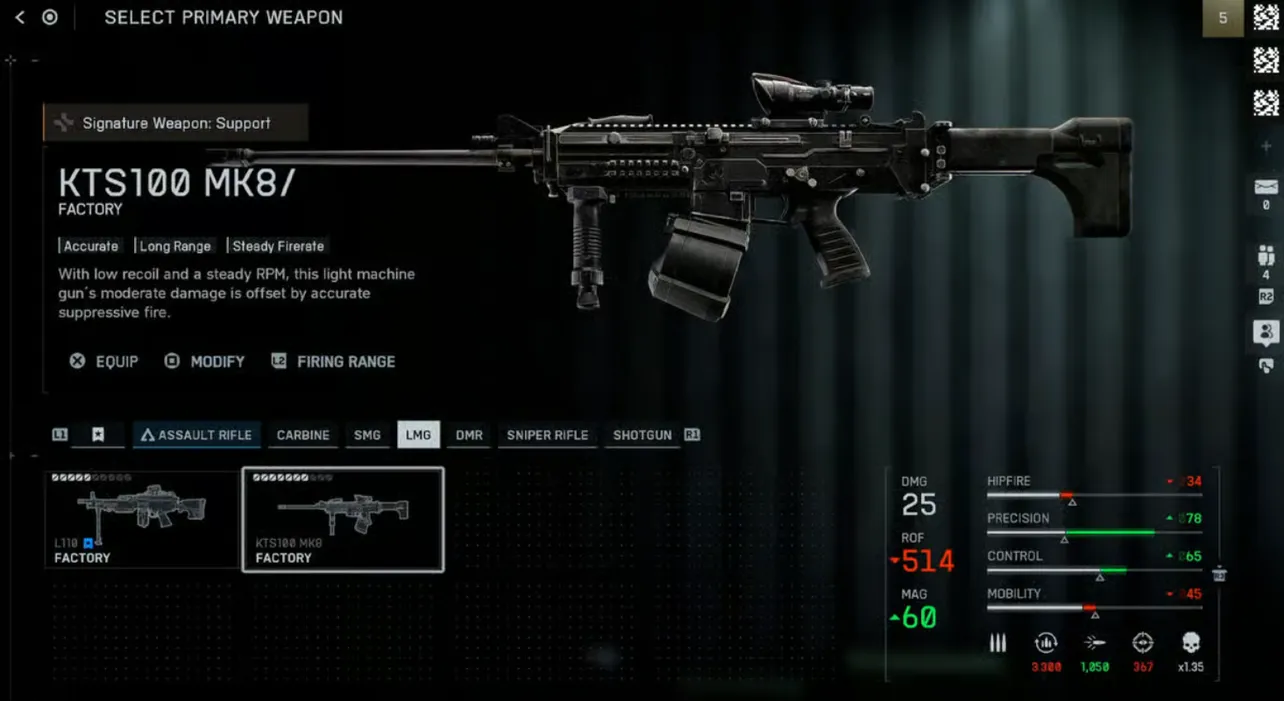
Task: Open the Modify weapon option
Action: point(205,361)
